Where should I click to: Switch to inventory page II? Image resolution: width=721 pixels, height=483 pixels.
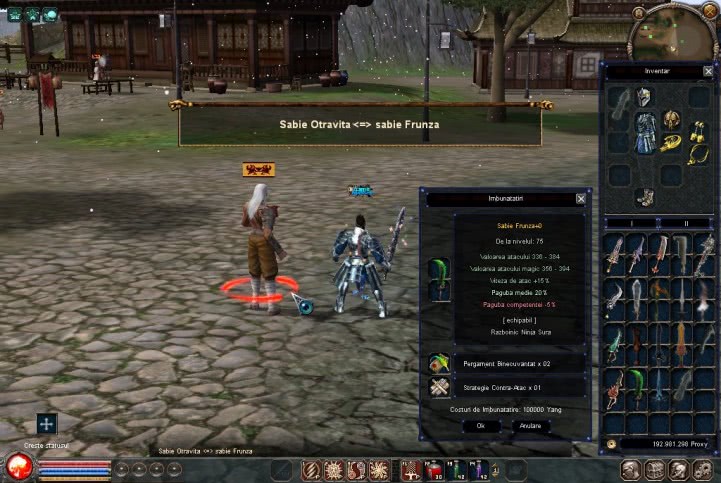(686, 223)
